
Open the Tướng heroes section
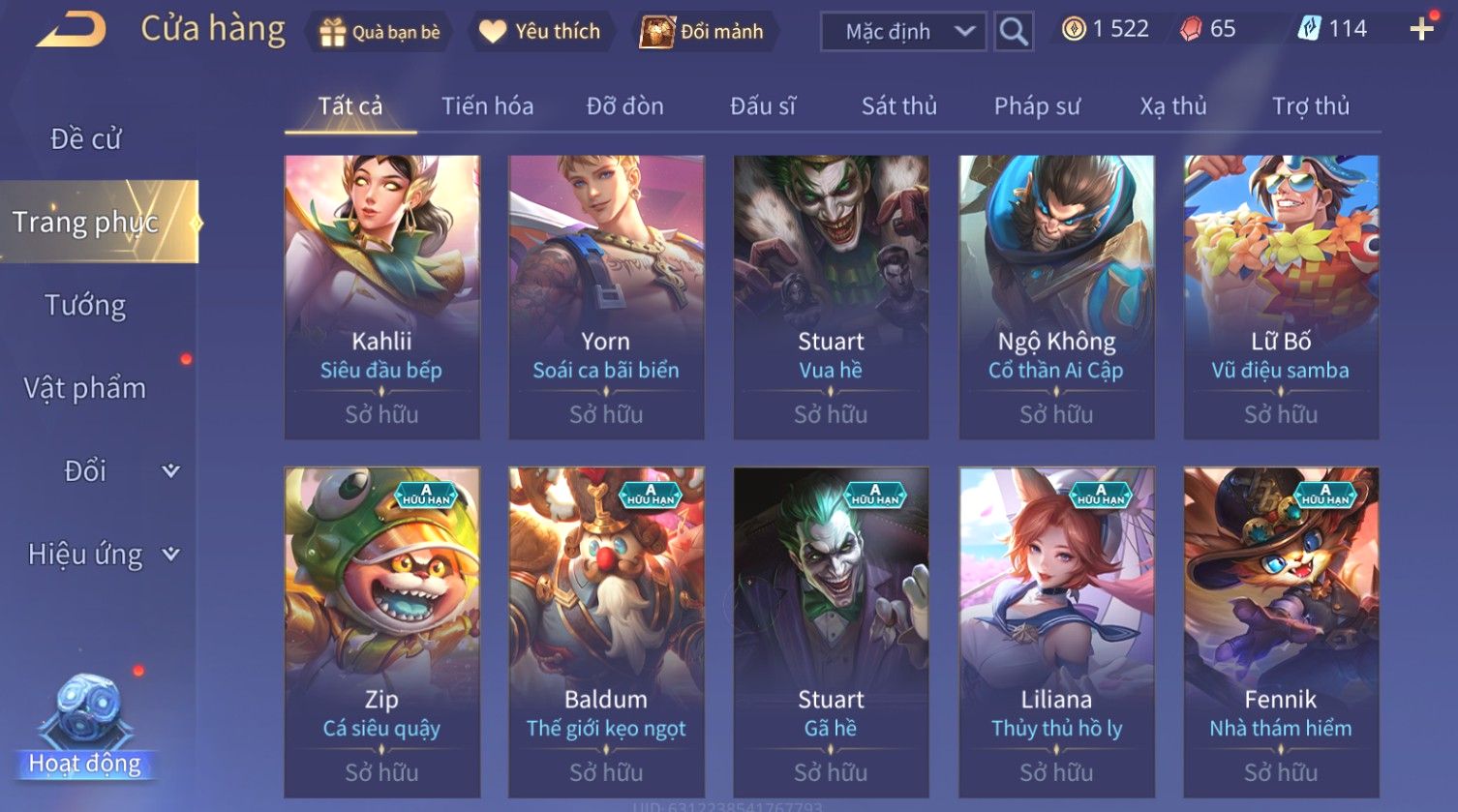[x=85, y=306]
